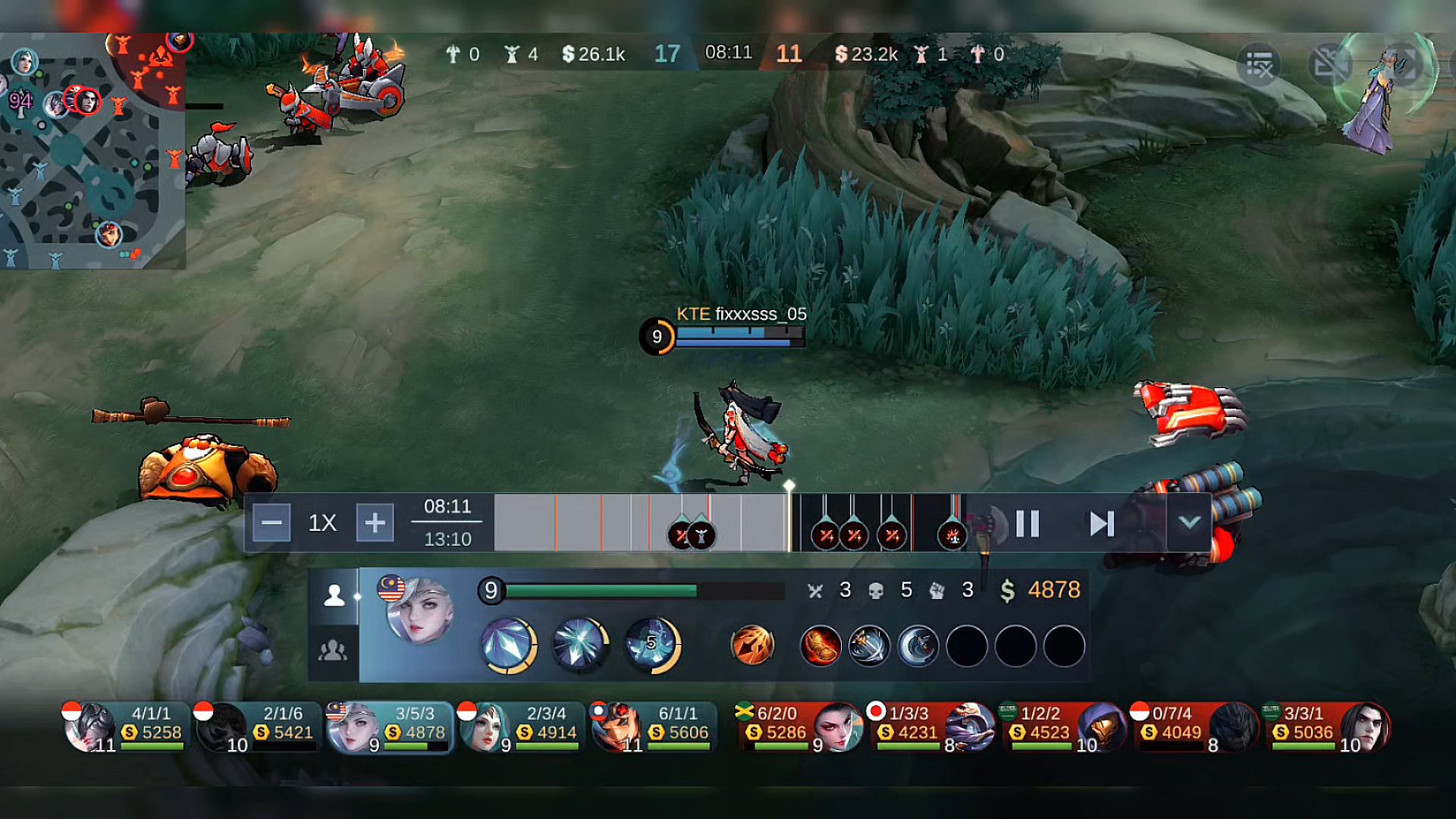Decrease replay speed with the minus button
Screen dimensions: 1456x819
click(x=271, y=523)
